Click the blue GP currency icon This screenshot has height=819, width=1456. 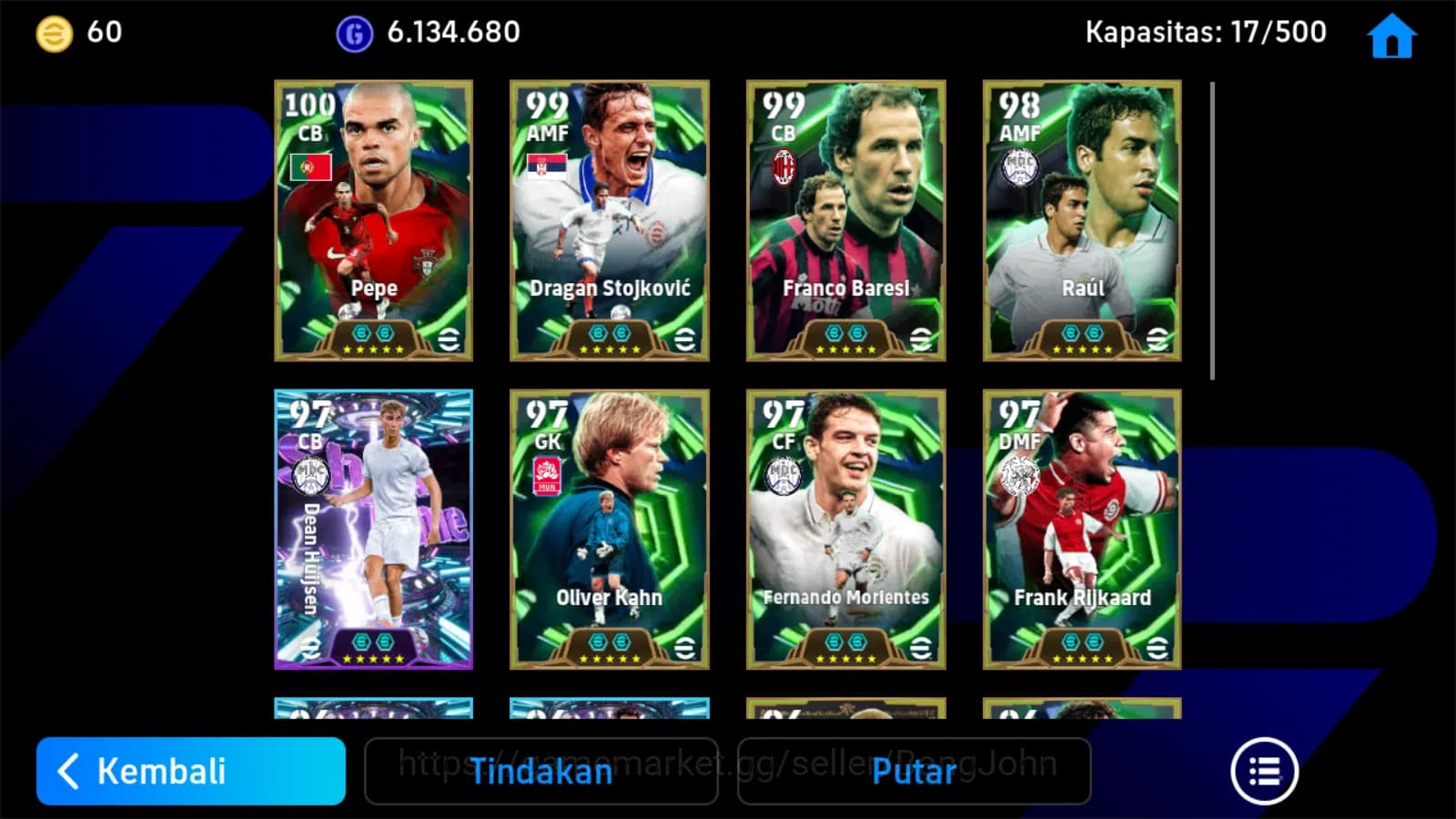pyautogui.click(x=354, y=33)
